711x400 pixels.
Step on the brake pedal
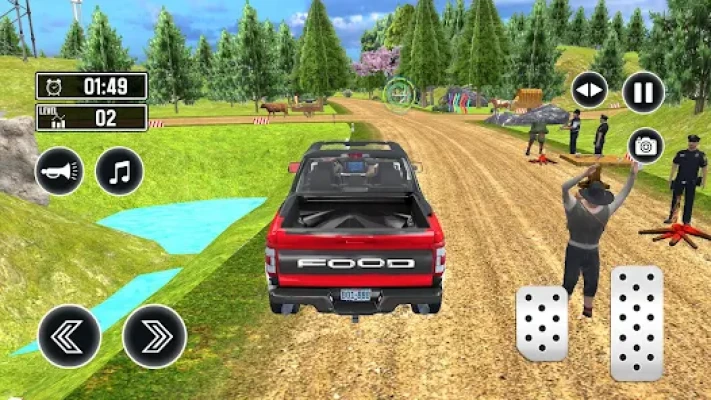(x=542, y=323)
